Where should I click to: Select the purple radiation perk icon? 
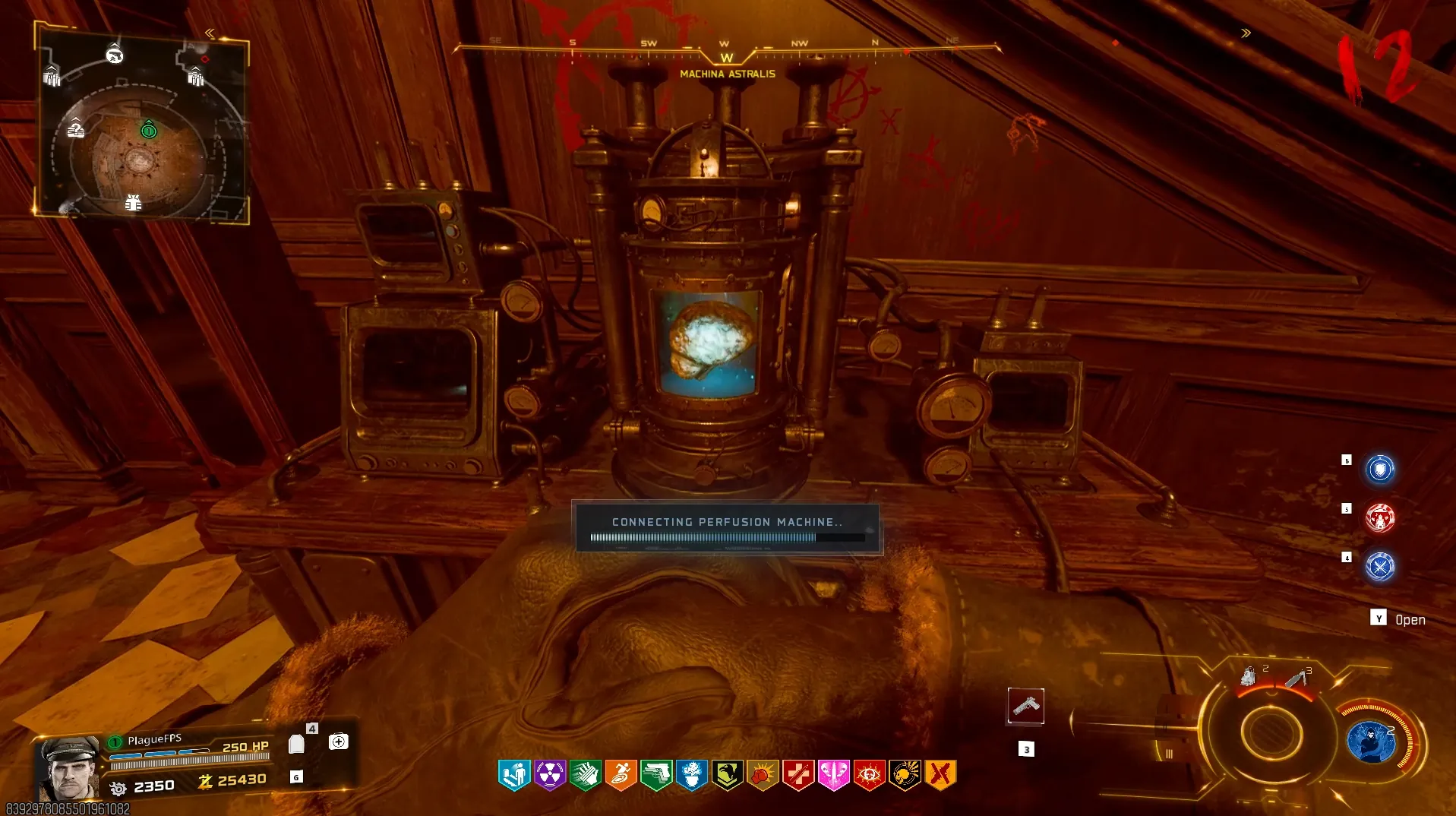549,775
